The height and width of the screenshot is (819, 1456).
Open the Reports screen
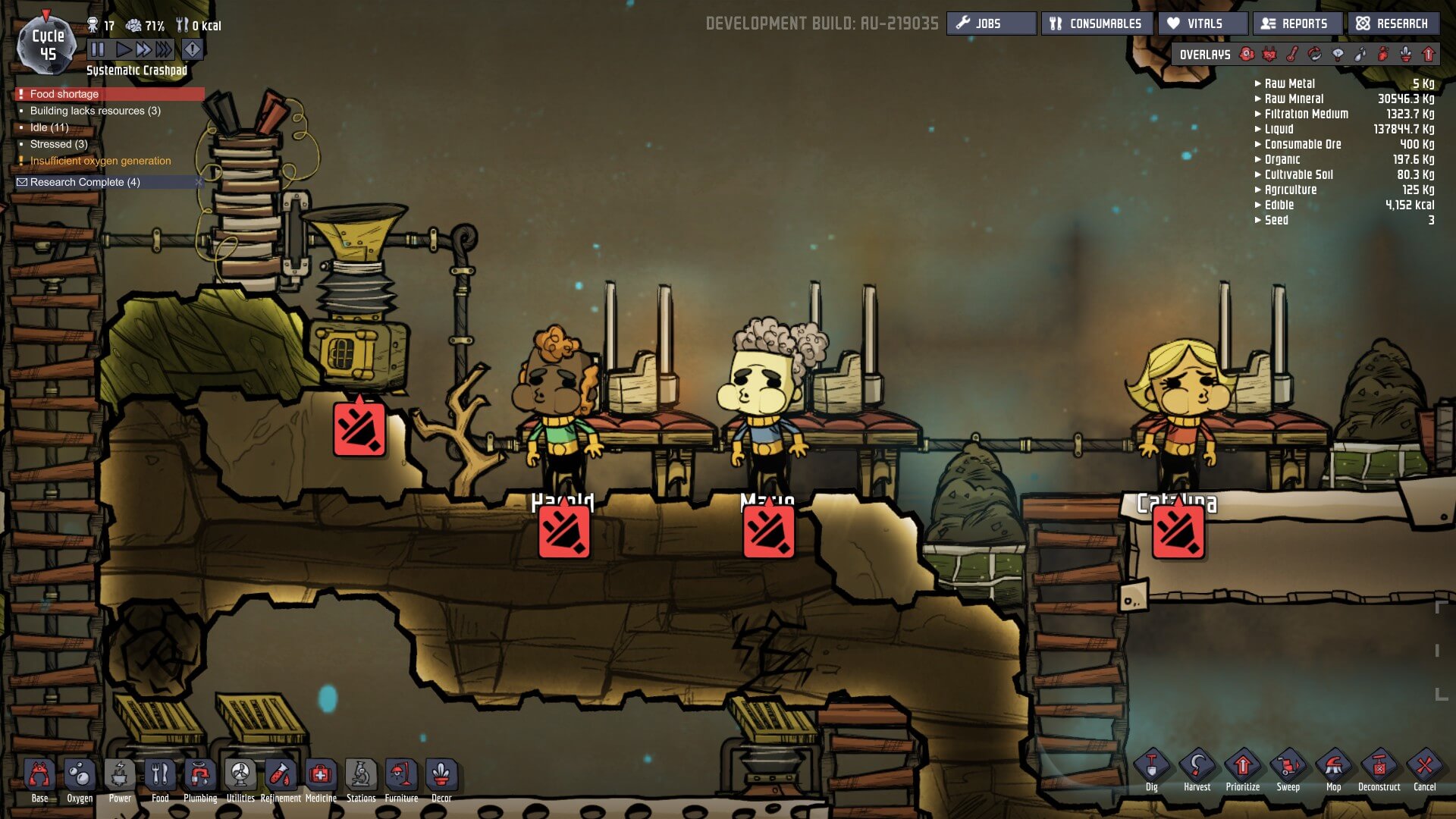(1297, 24)
